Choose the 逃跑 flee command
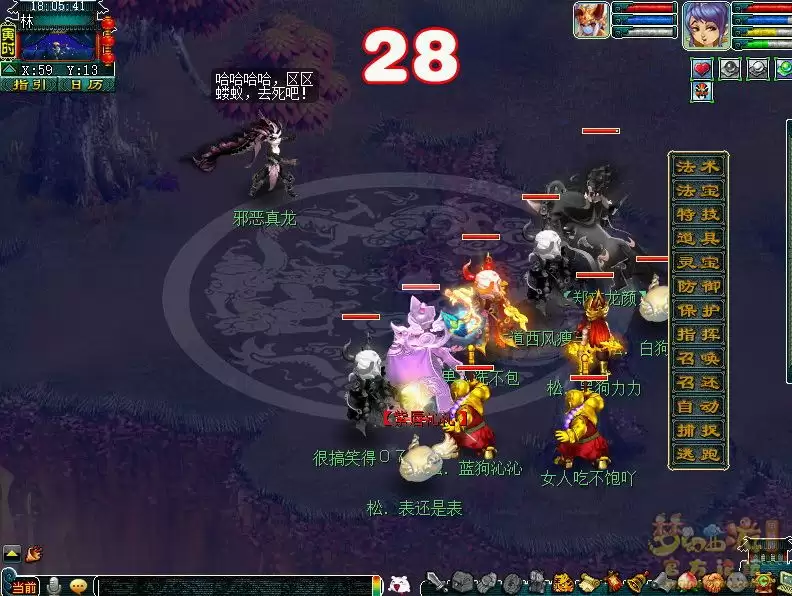The height and width of the screenshot is (596, 792). (x=698, y=454)
